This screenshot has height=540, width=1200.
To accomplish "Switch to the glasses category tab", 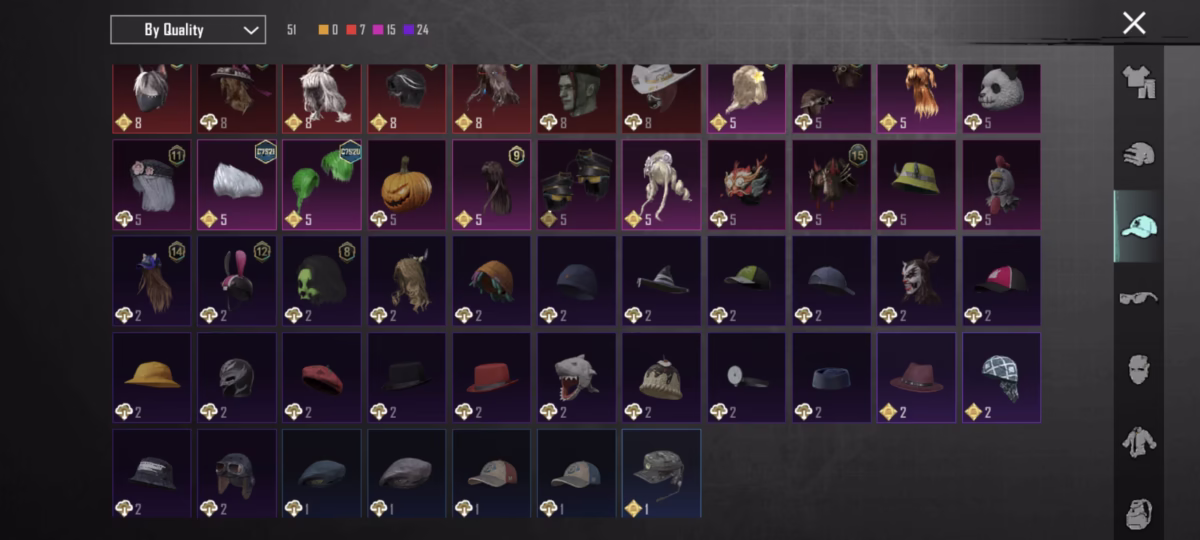I will (1139, 297).
